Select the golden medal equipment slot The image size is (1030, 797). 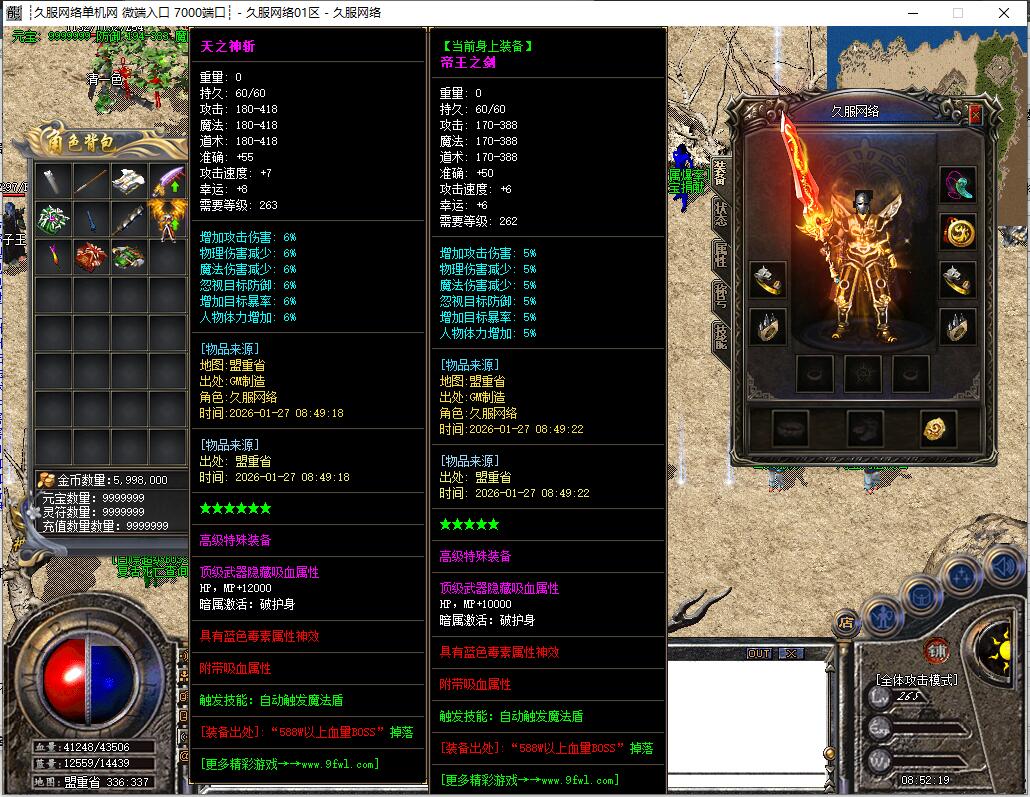[x=958, y=232]
